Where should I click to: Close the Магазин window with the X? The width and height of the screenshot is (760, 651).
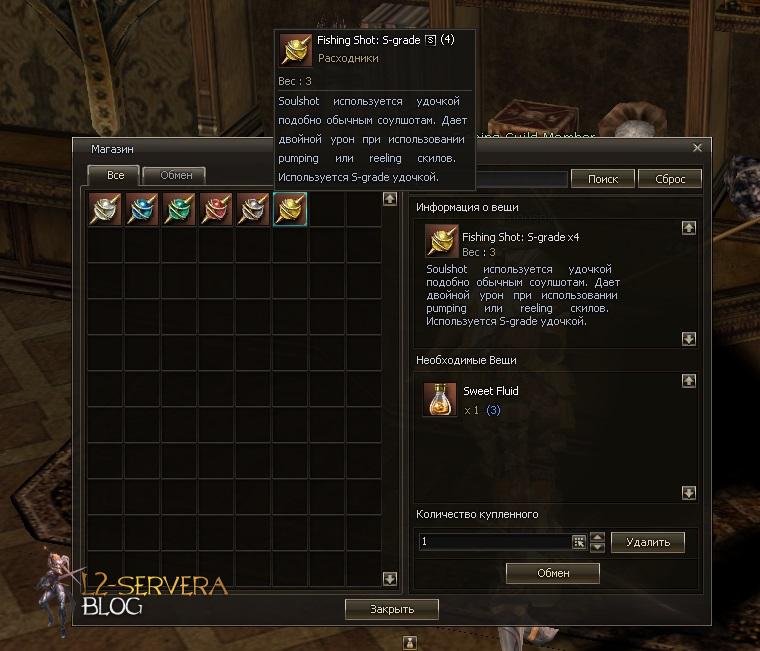point(698,148)
